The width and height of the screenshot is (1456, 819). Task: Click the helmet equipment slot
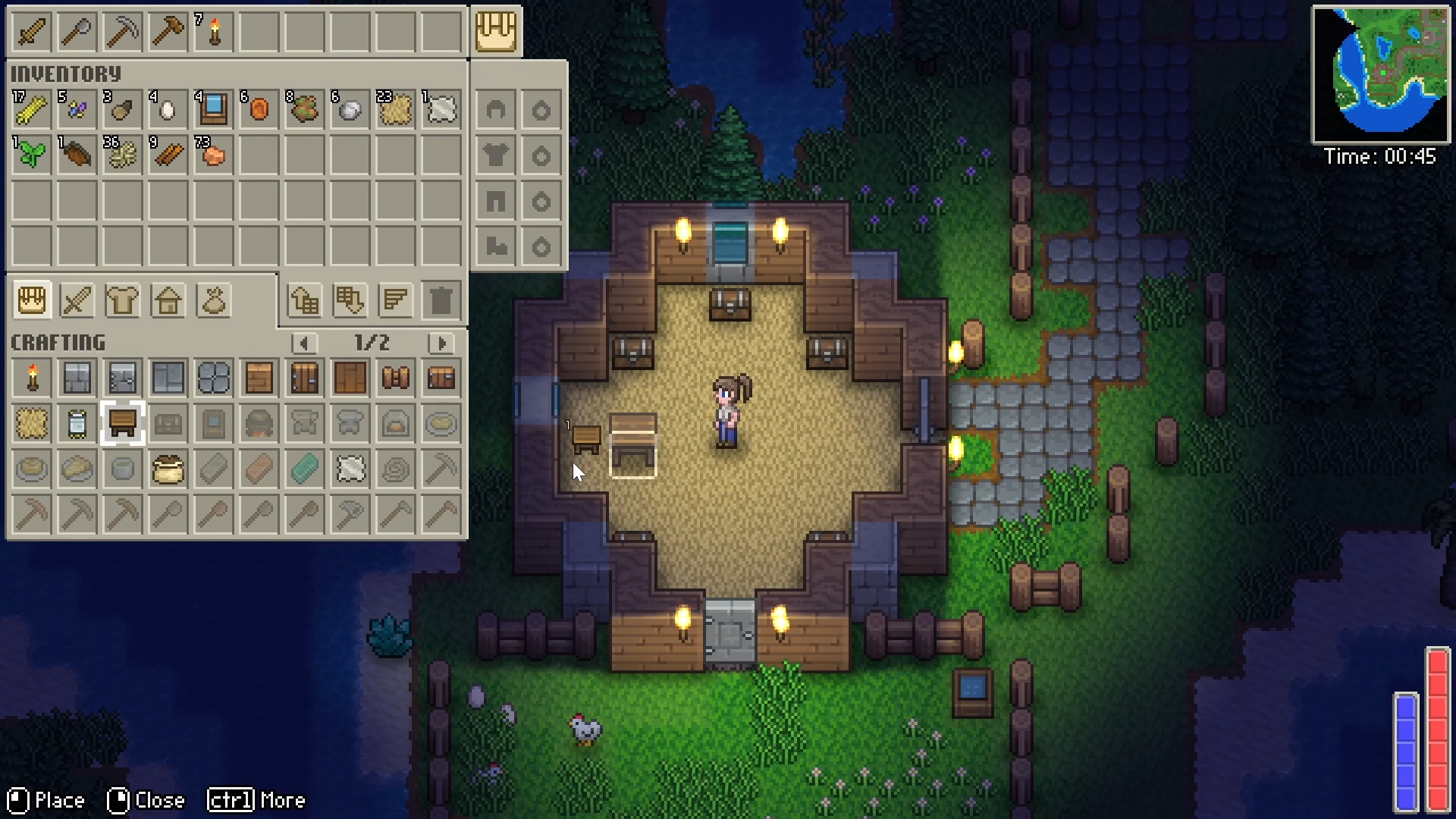click(x=495, y=111)
